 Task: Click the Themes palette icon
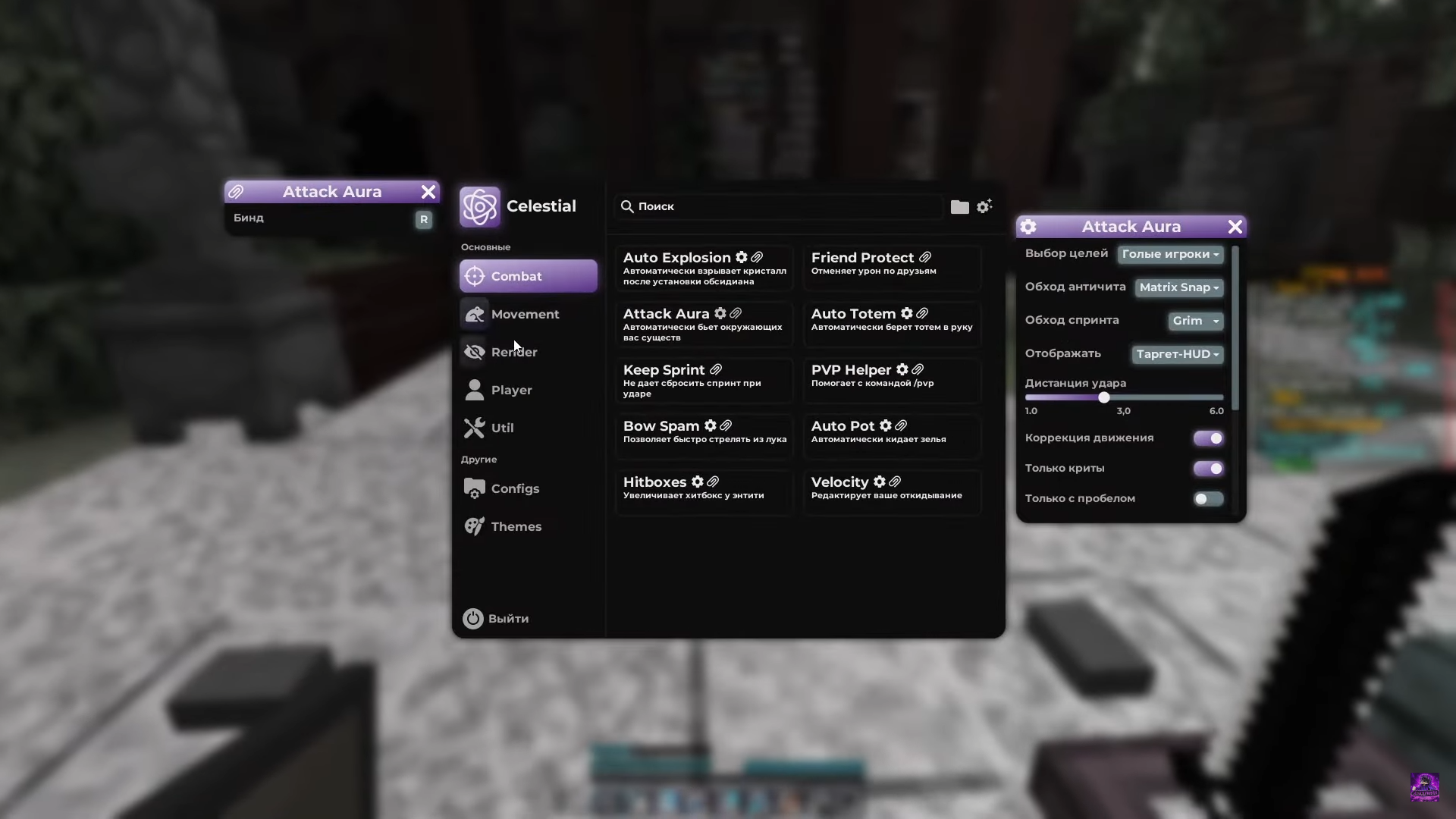tap(474, 526)
